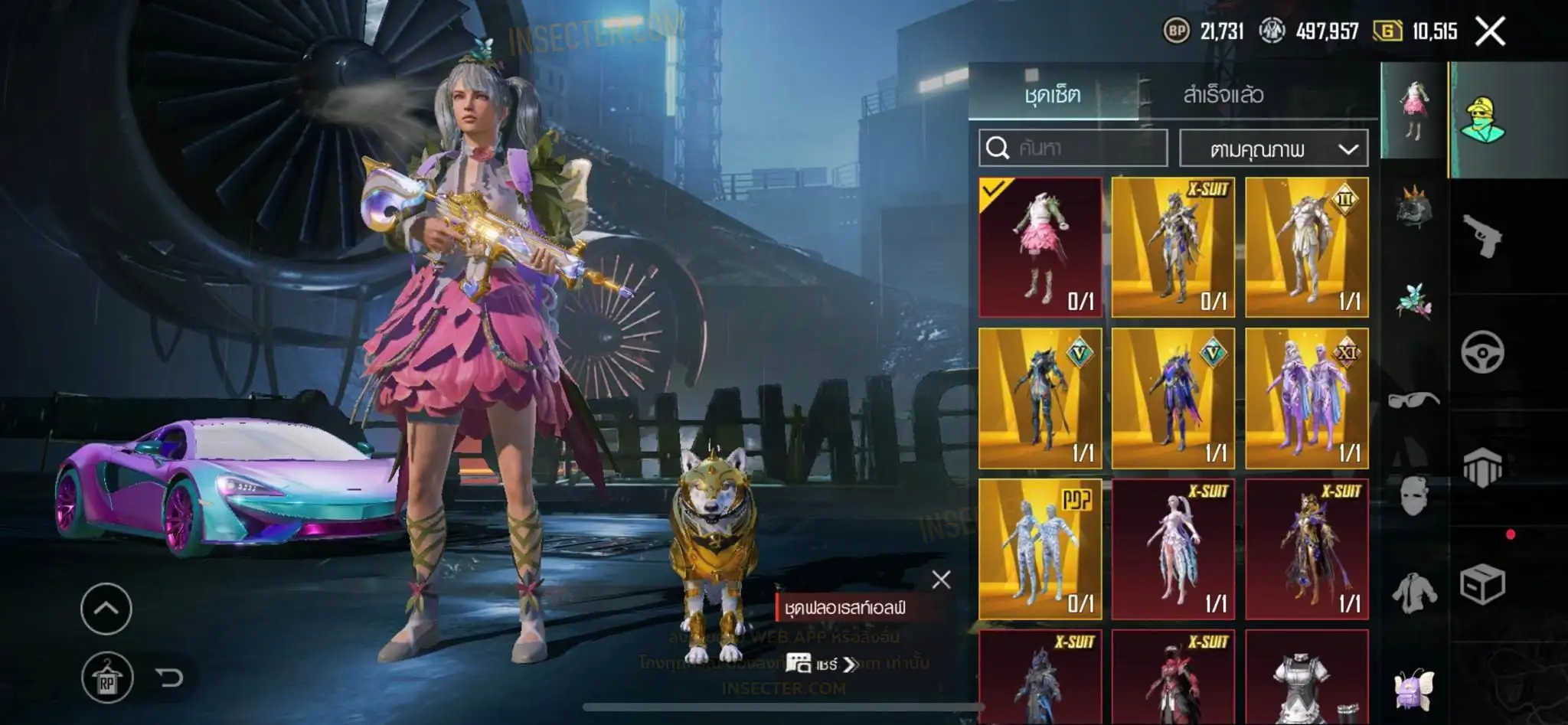Select the white armor set marked II

[1306, 247]
